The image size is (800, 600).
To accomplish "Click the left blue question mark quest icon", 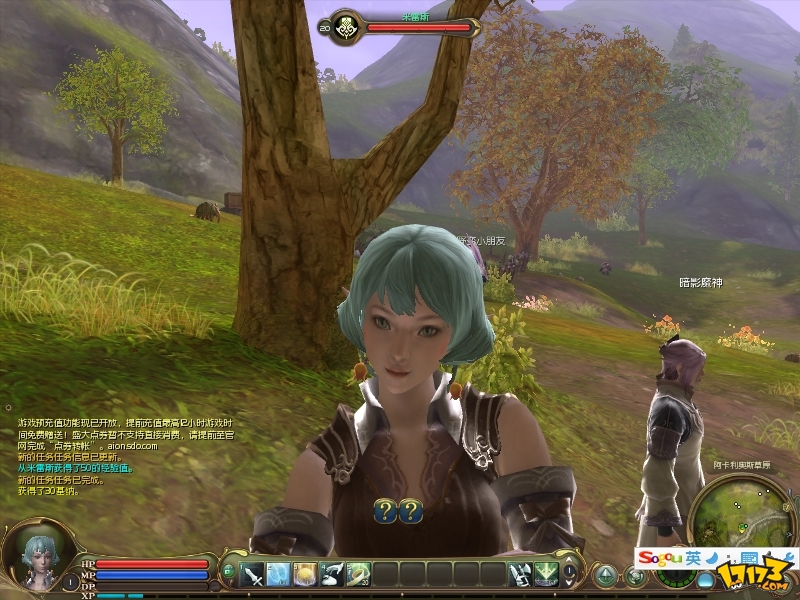I will [x=386, y=511].
